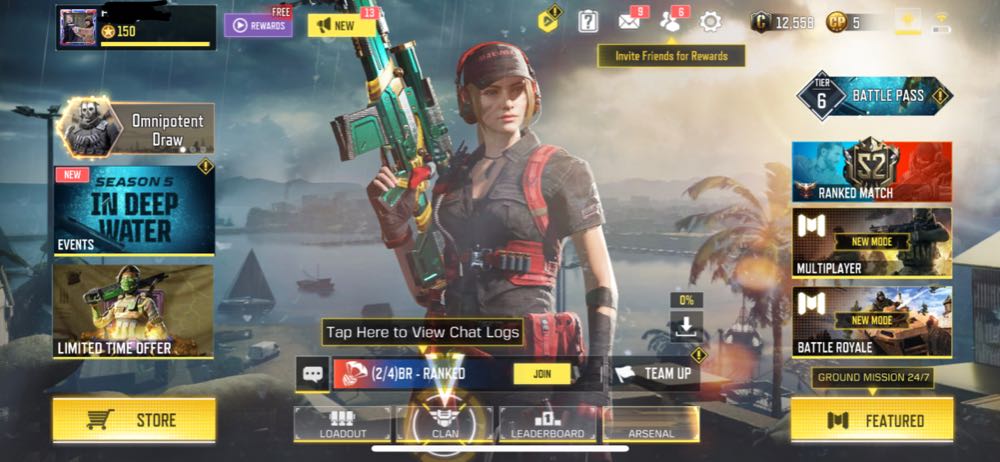Open the settings gear icon

pos(710,21)
